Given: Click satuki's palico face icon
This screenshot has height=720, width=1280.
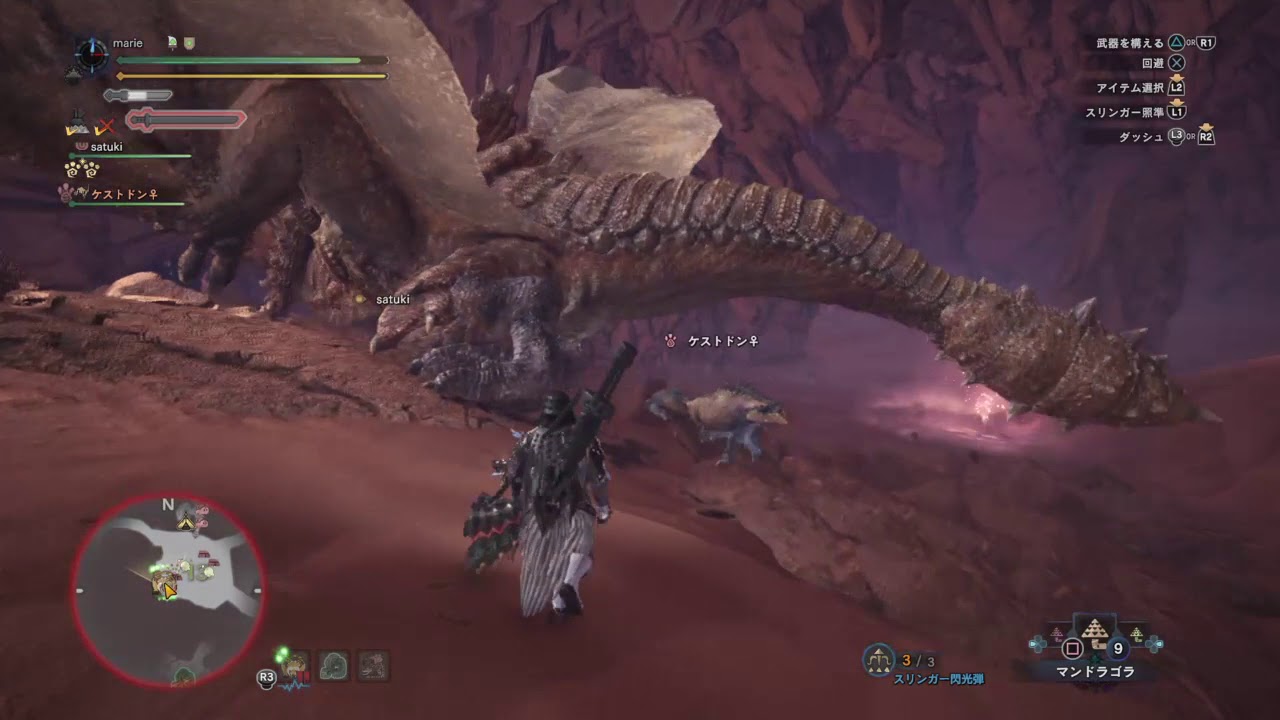Looking at the screenshot, I should [x=80, y=147].
